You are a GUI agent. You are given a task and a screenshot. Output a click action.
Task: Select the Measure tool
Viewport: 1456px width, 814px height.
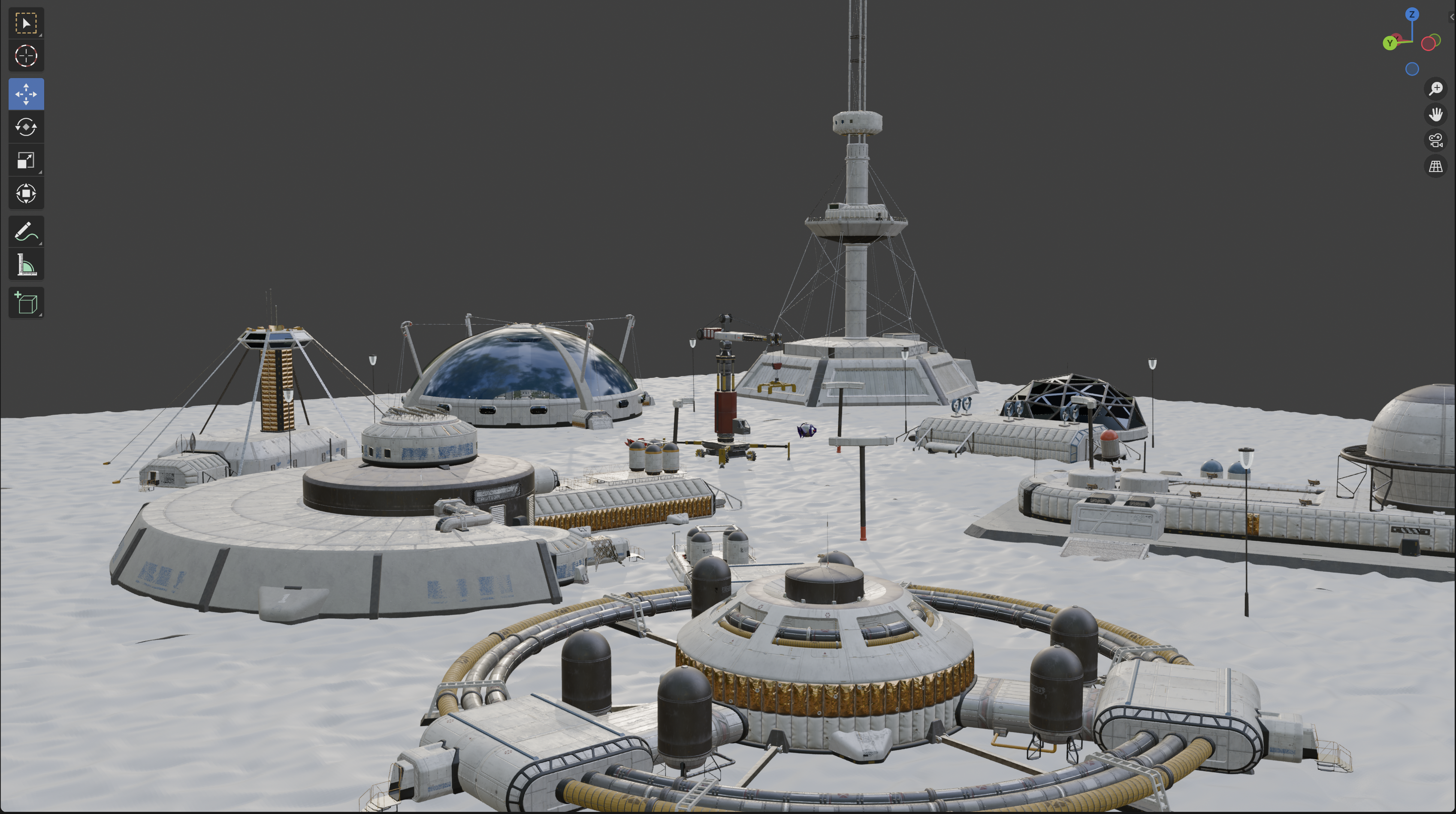(26, 265)
